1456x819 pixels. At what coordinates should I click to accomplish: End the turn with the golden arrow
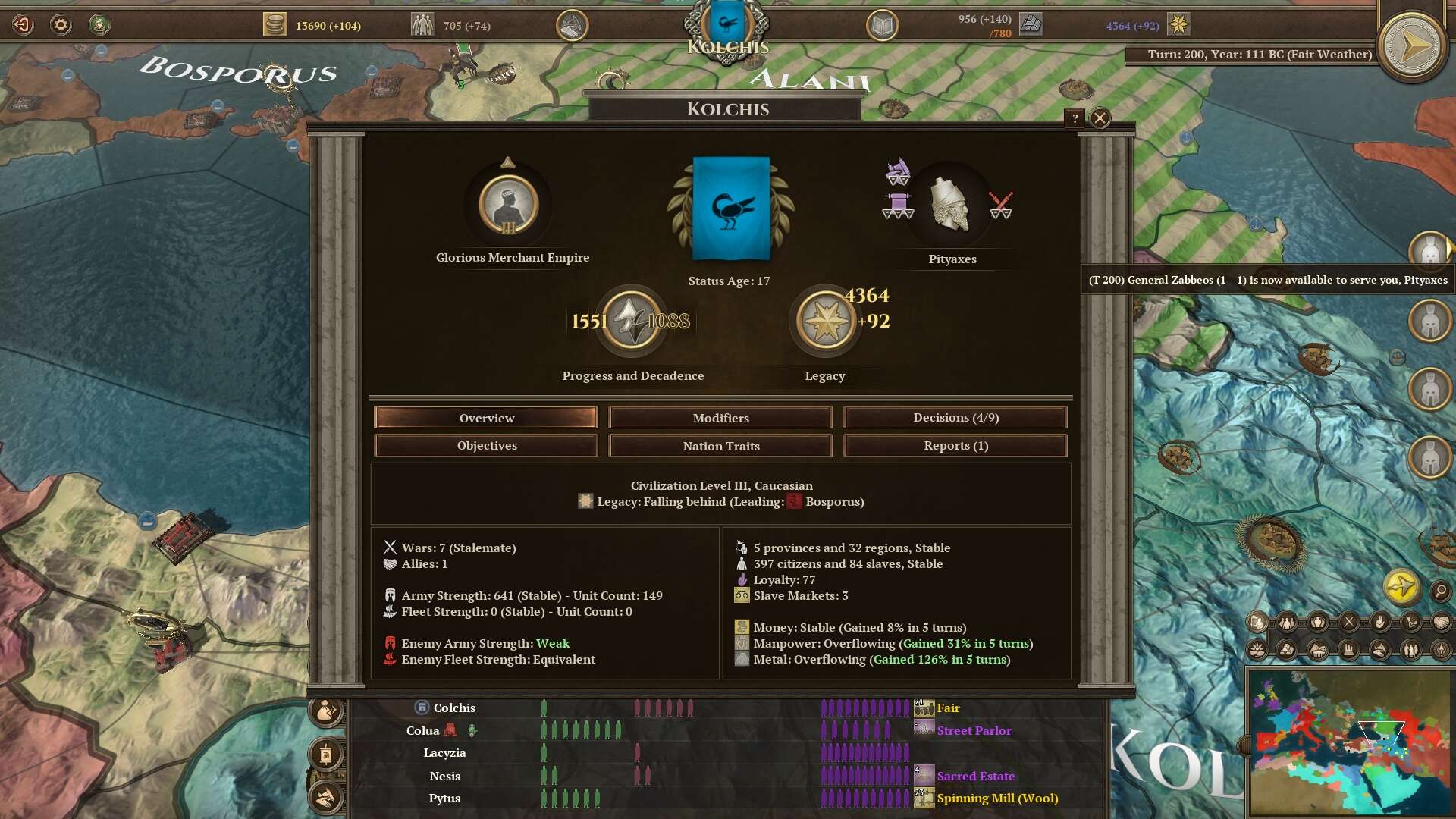coord(1411,47)
